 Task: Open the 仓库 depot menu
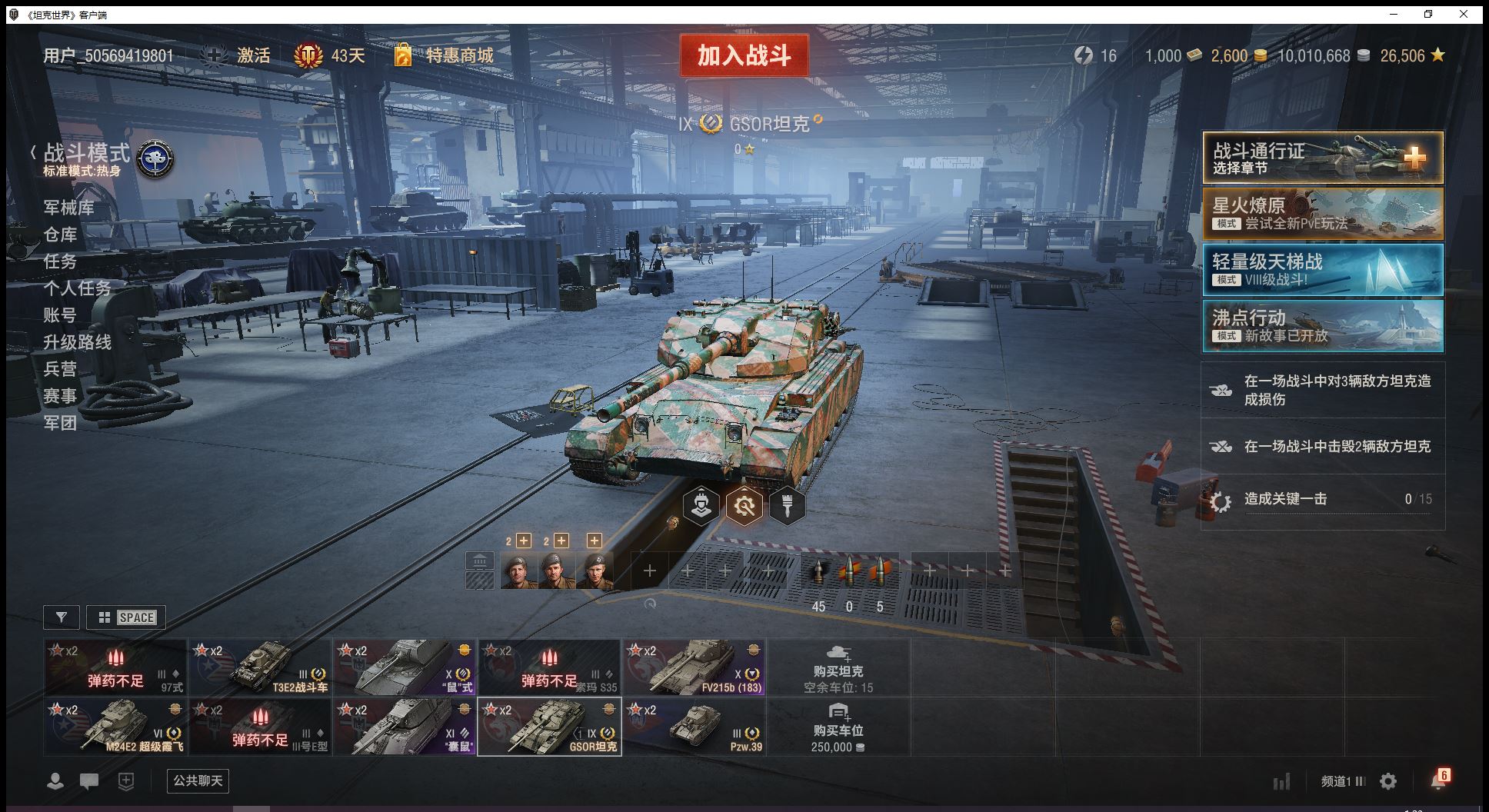(60, 235)
